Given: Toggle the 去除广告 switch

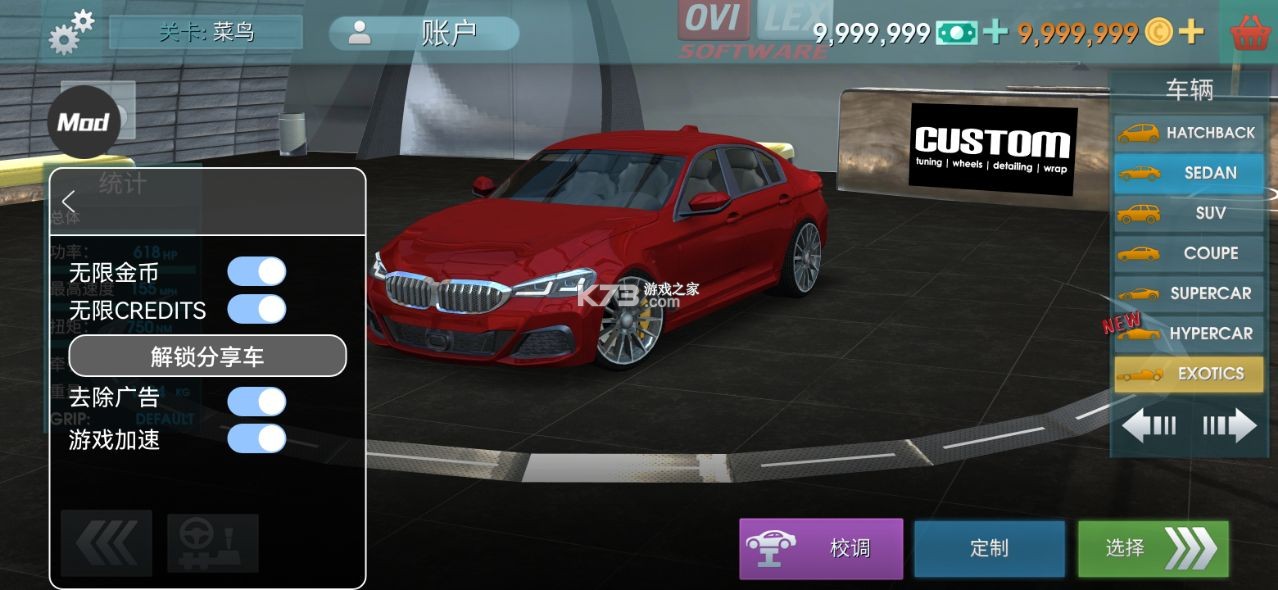Looking at the screenshot, I should pyautogui.click(x=257, y=401).
